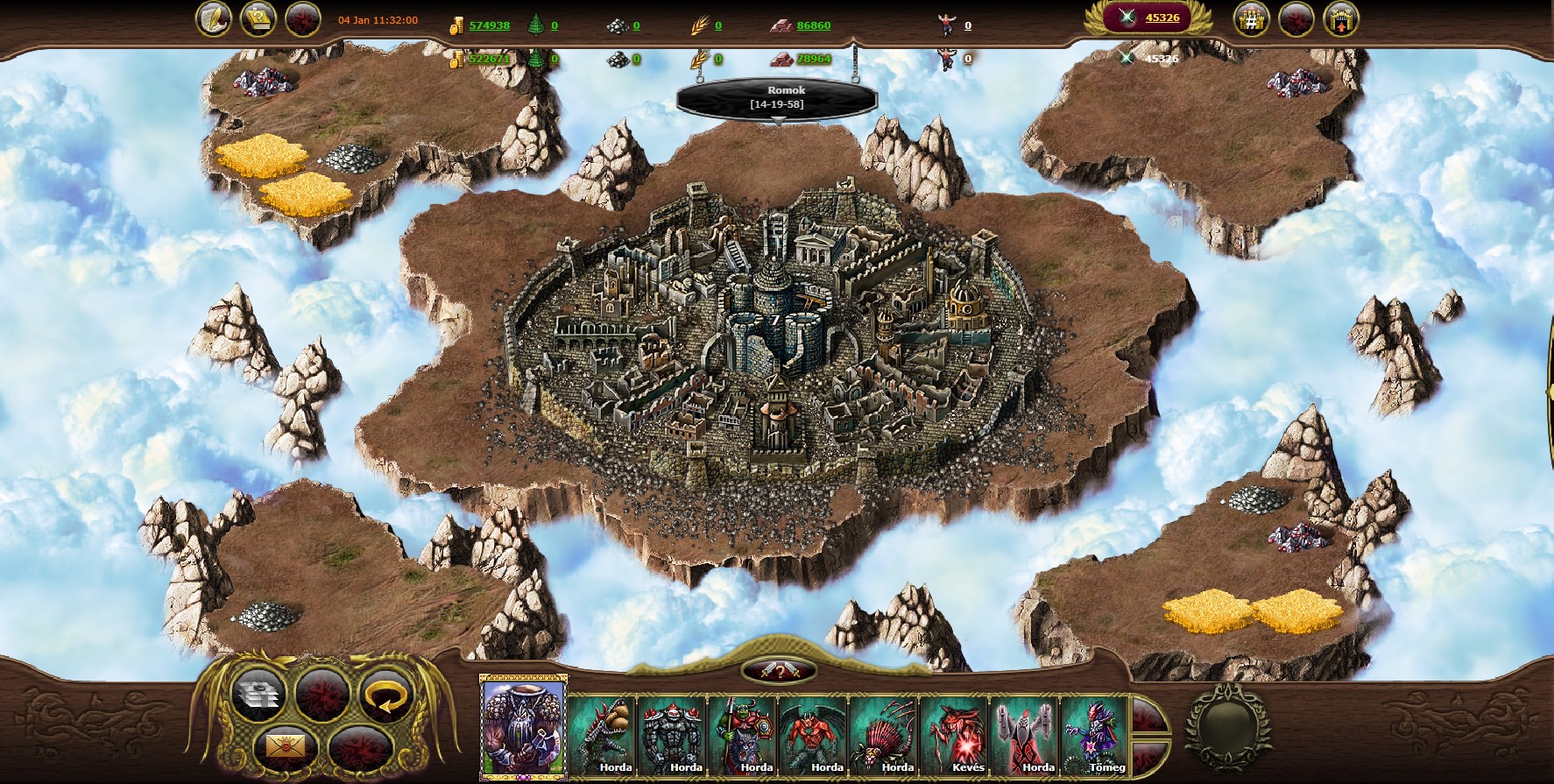
Task: Click the Romok location name plate
Action: pos(777,97)
